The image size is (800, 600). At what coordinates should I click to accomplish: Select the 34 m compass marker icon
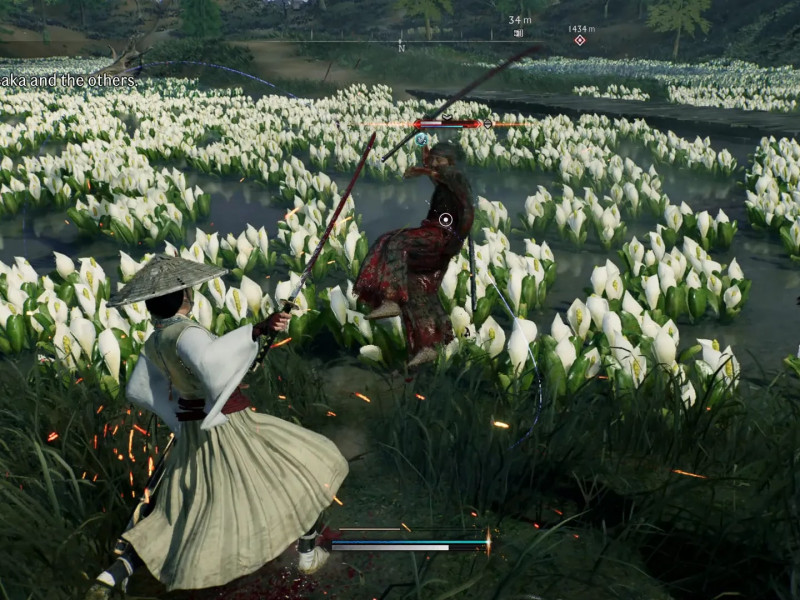[518, 33]
